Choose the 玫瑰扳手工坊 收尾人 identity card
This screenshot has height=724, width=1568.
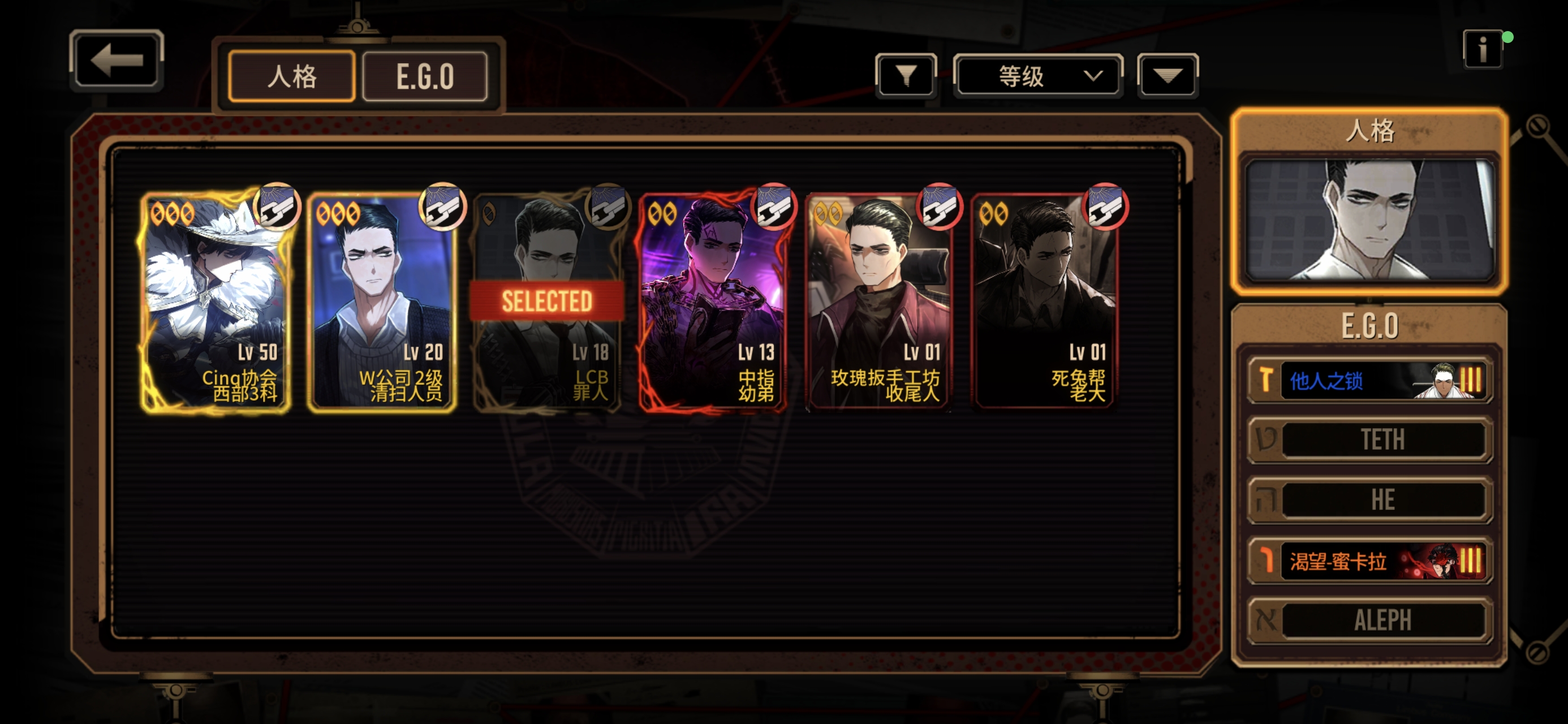click(878, 302)
